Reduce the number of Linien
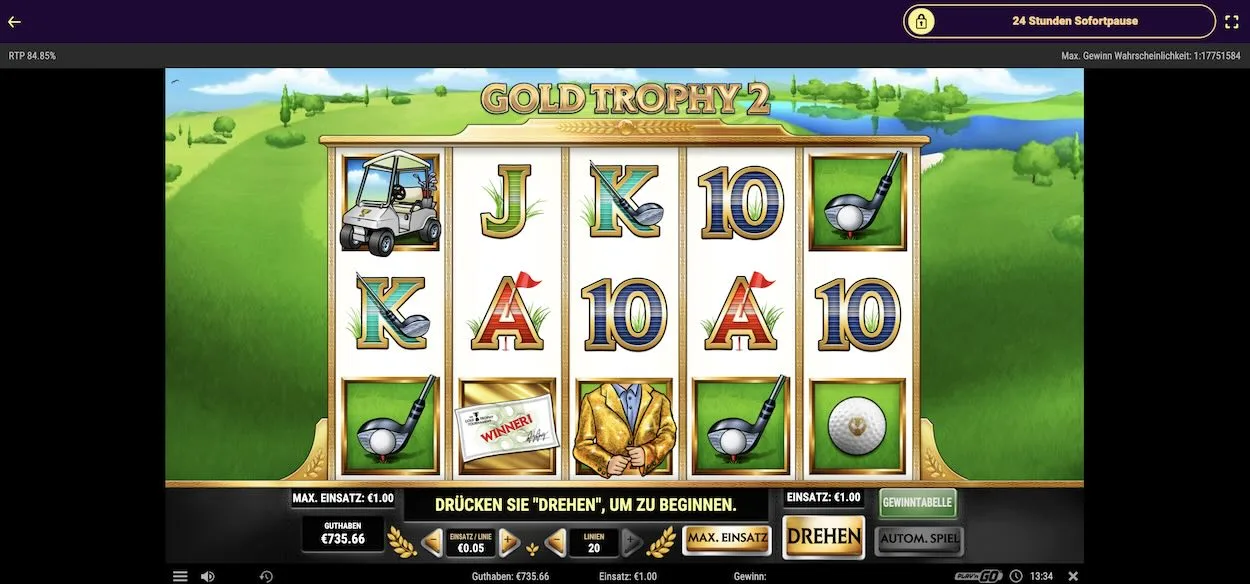Viewport: 1250px width, 584px height. click(x=556, y=543)
